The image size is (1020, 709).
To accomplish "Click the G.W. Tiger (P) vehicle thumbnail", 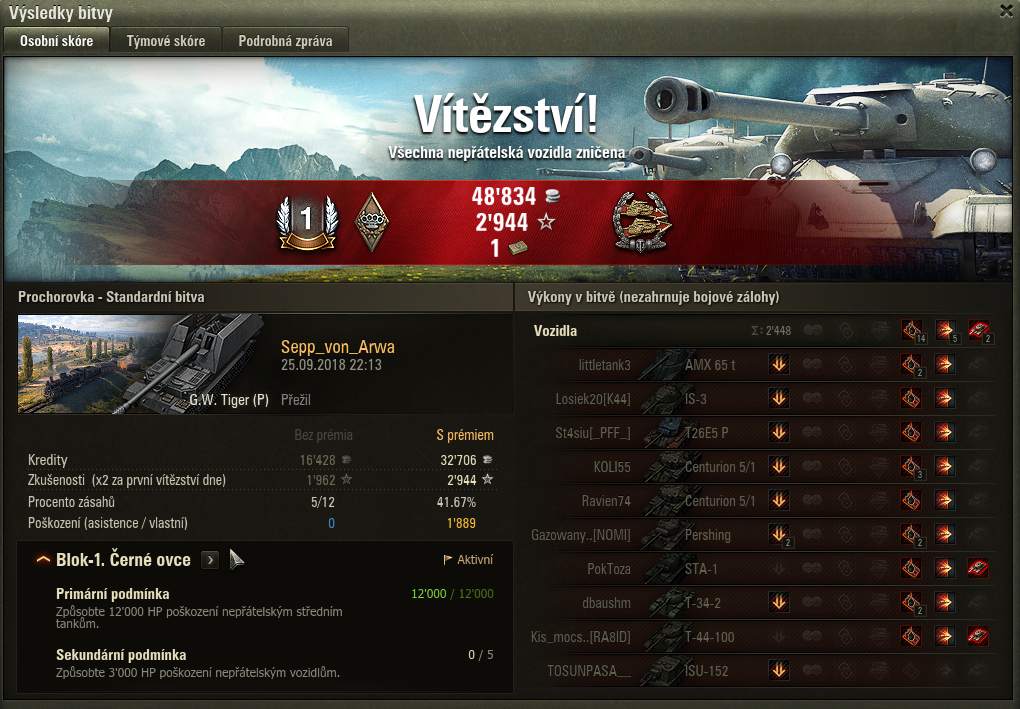I will pyautogui.click(x=140, y=363).
